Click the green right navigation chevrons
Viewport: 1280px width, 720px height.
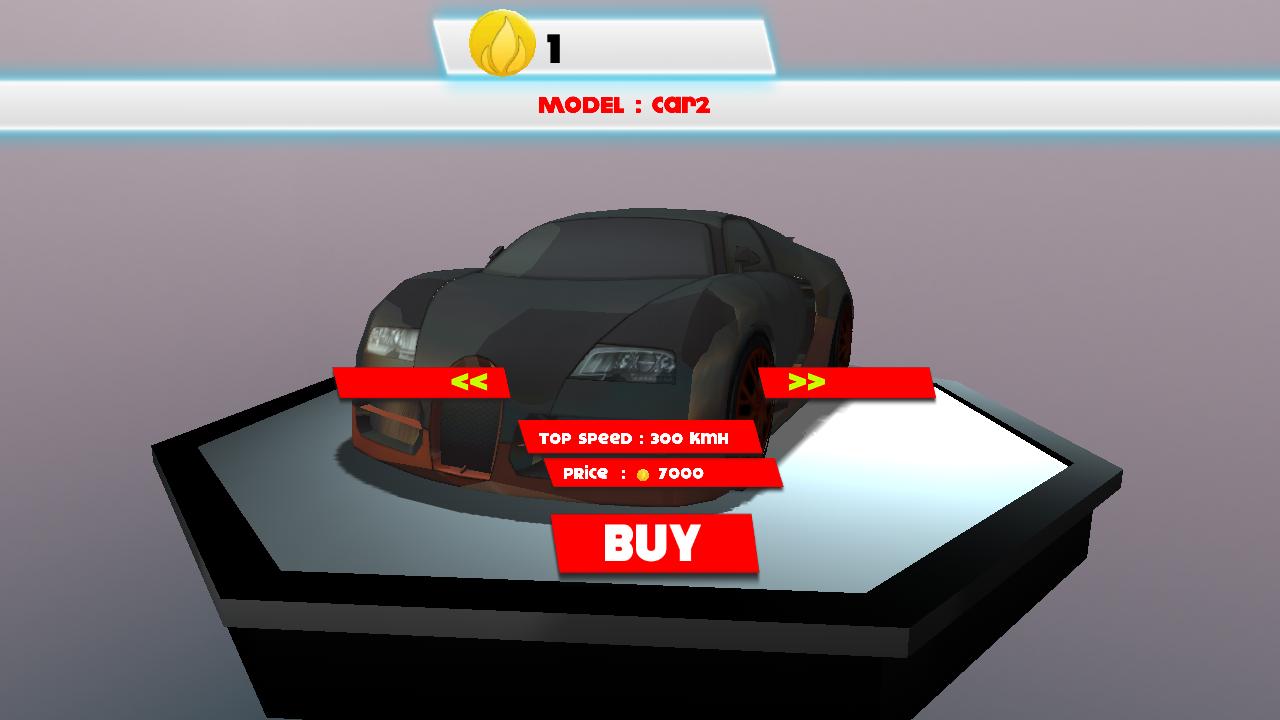click(806, 380)
